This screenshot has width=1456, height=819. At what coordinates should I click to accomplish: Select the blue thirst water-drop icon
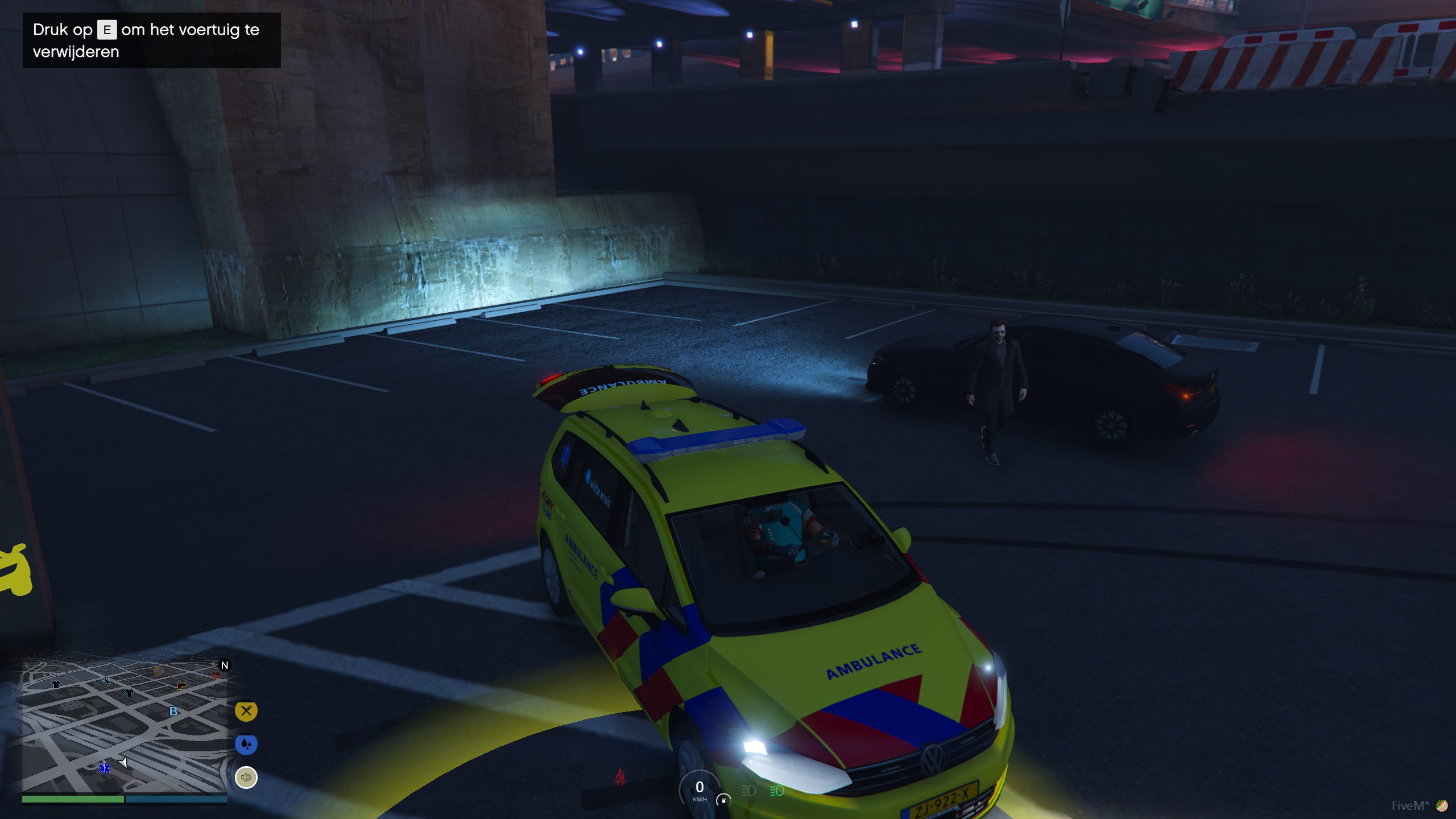coord(246,744)
